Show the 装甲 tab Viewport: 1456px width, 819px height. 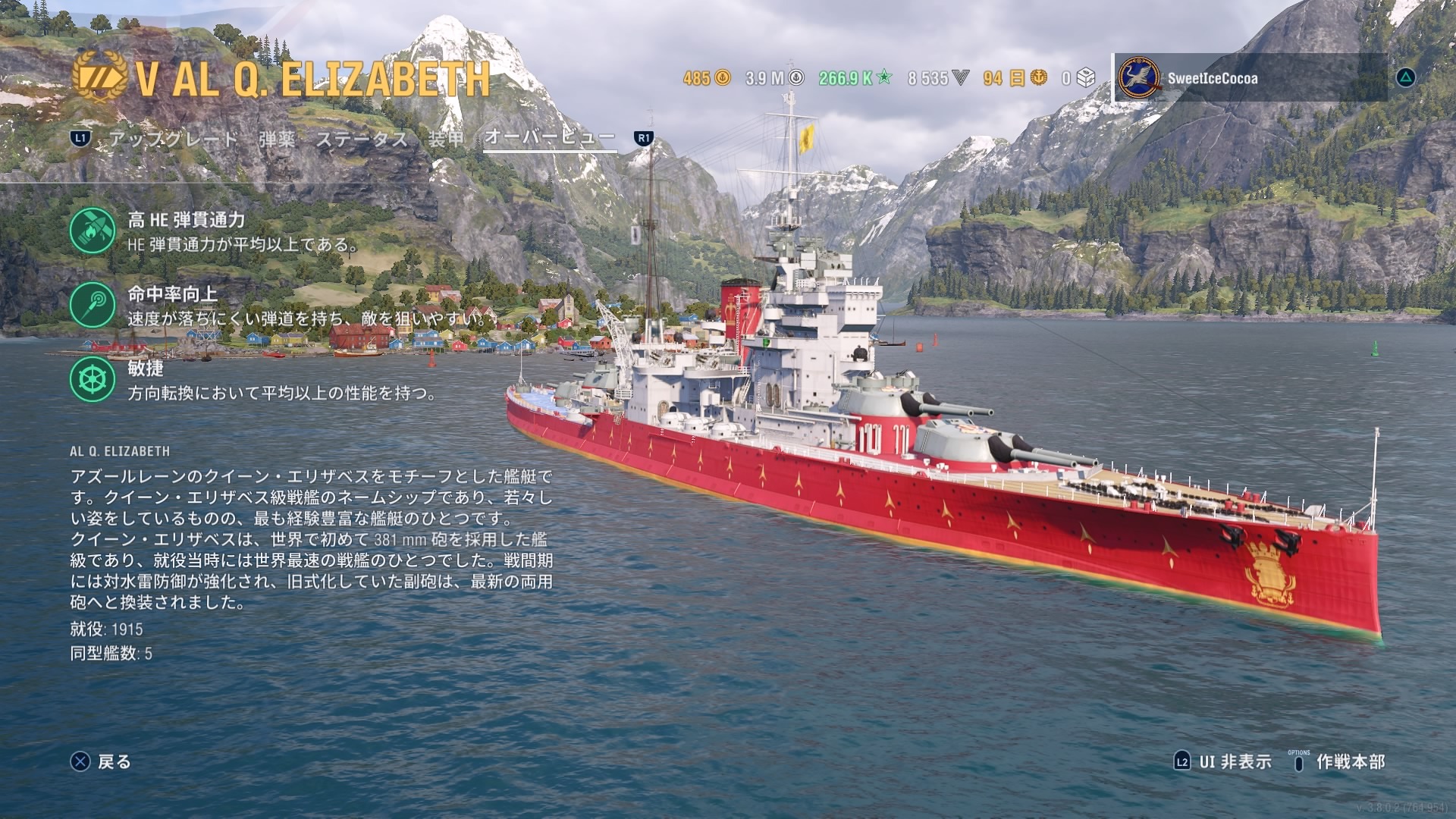pos(446,140)
